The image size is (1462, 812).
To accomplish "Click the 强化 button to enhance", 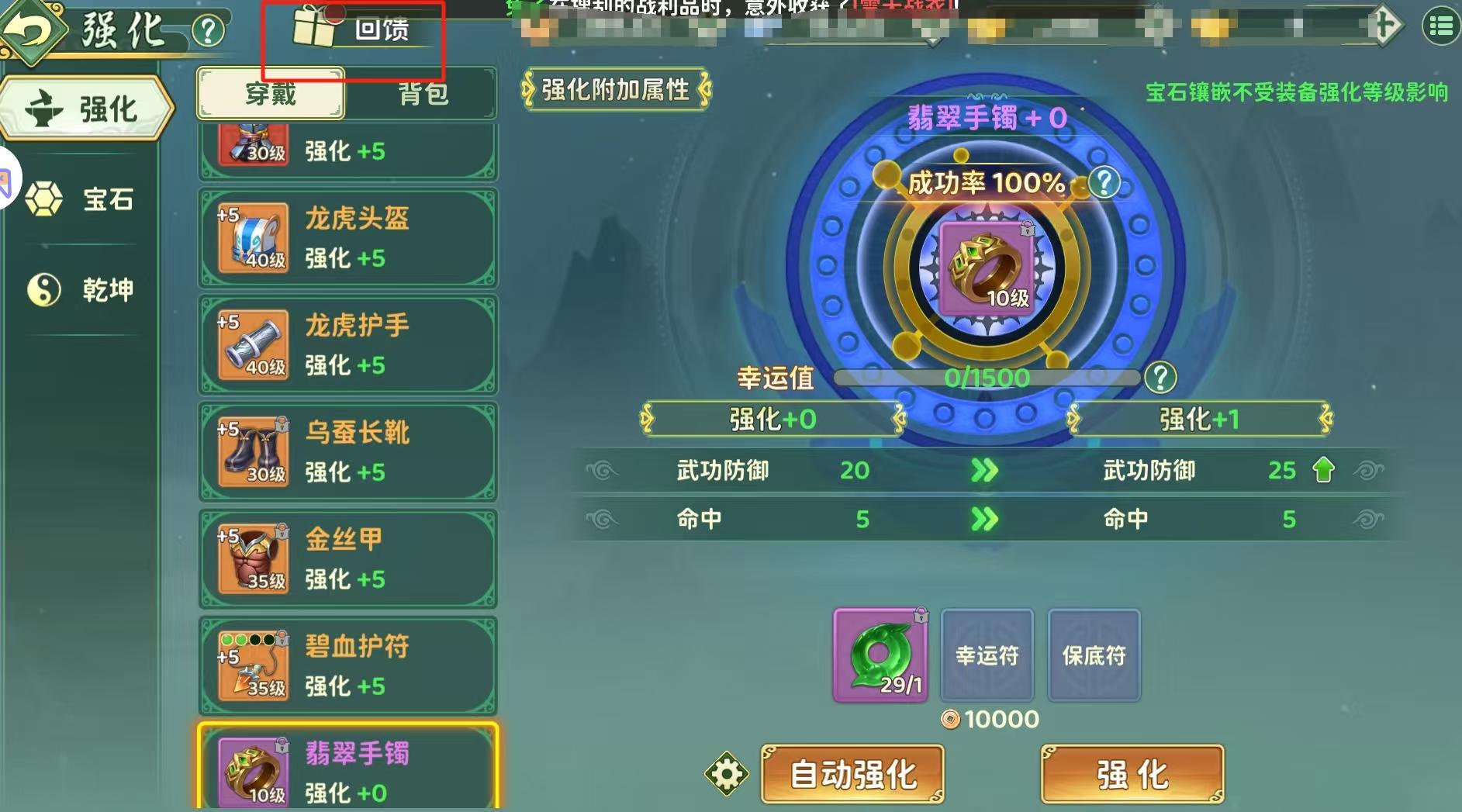I will 1132,772.
